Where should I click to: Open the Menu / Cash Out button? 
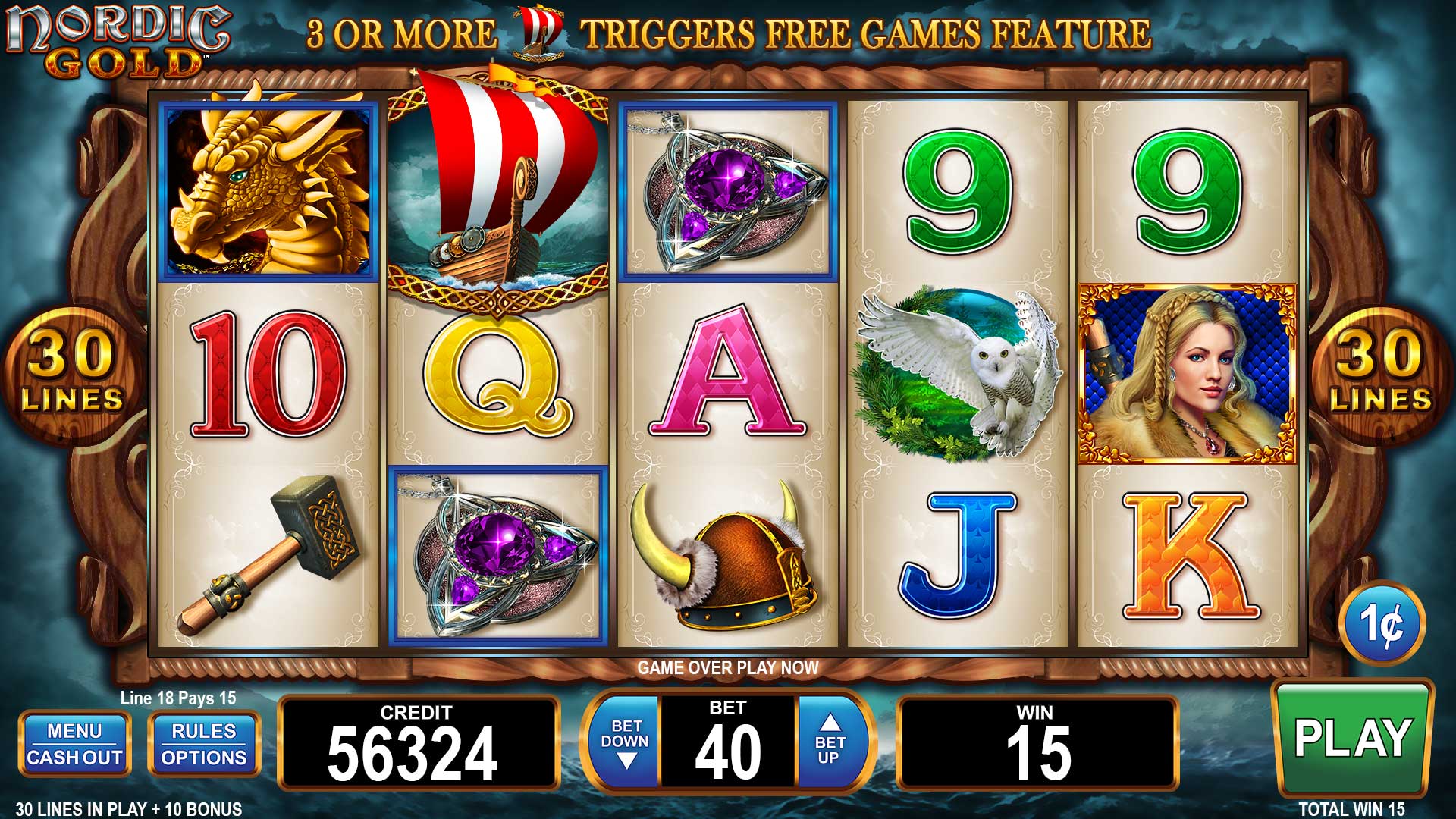tap(74, 744)
